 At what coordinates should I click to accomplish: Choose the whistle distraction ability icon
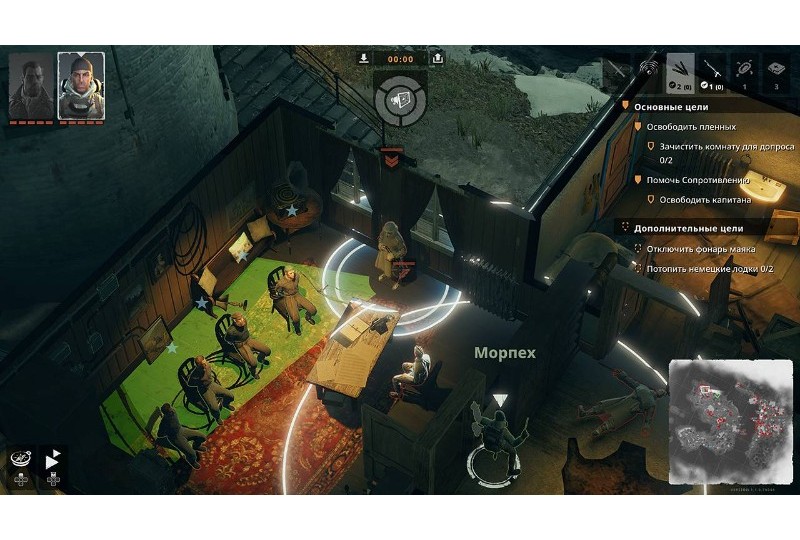pos(648,69)
